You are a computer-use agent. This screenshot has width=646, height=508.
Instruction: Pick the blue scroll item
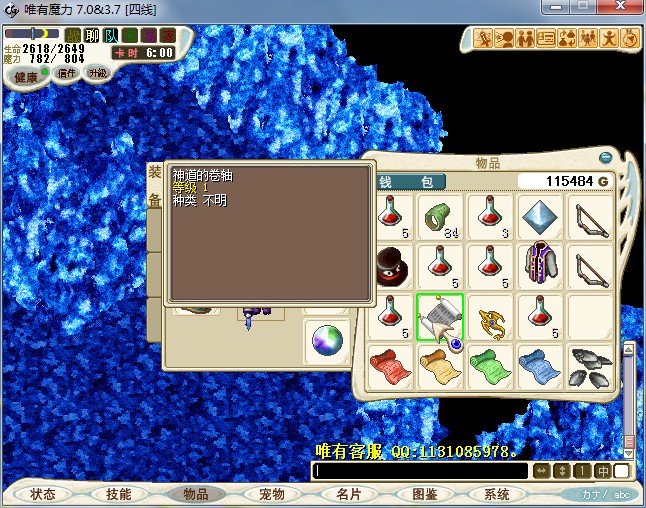point(540,366)
